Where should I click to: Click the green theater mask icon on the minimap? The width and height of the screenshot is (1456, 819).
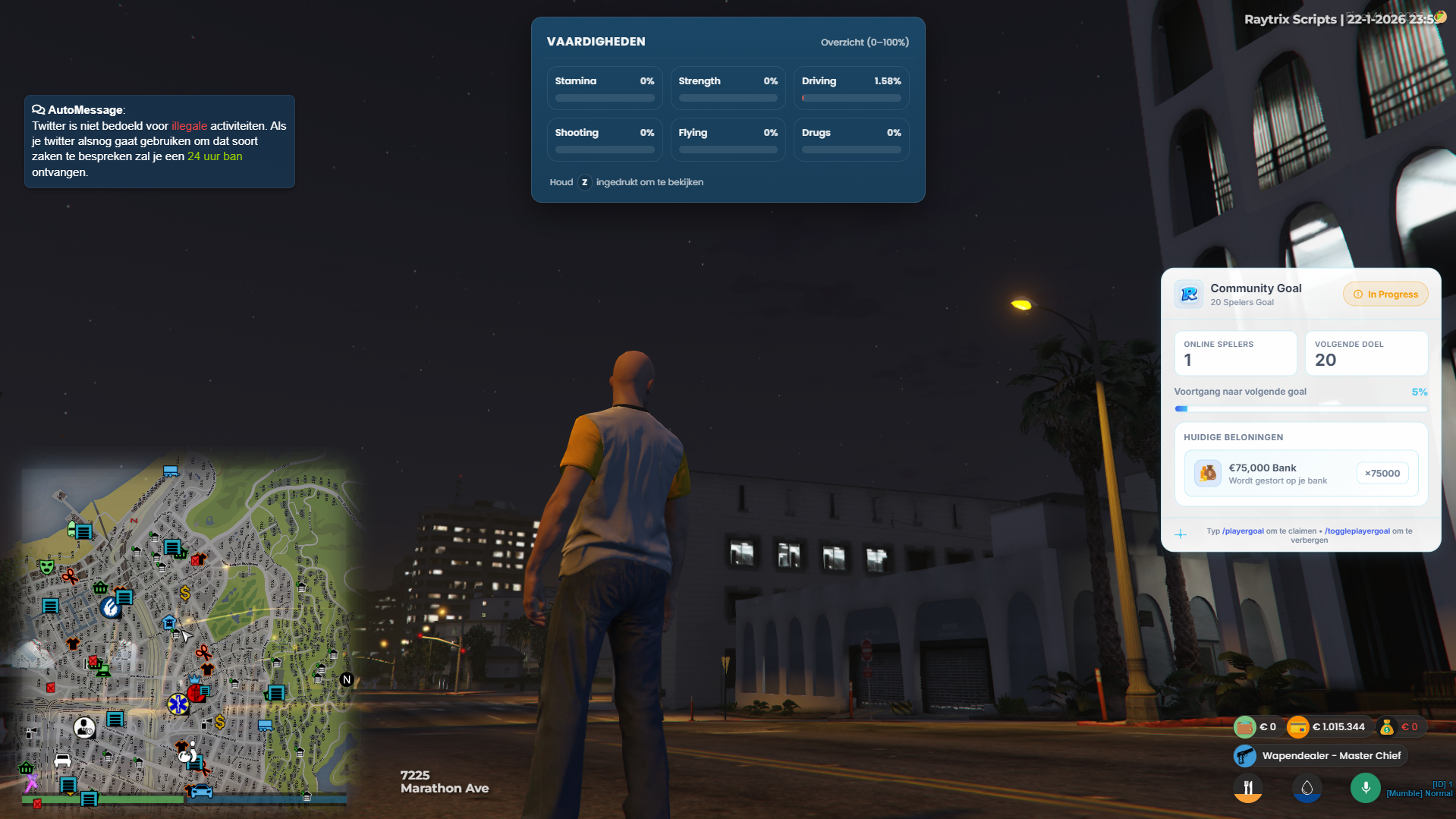click(46, 567)
